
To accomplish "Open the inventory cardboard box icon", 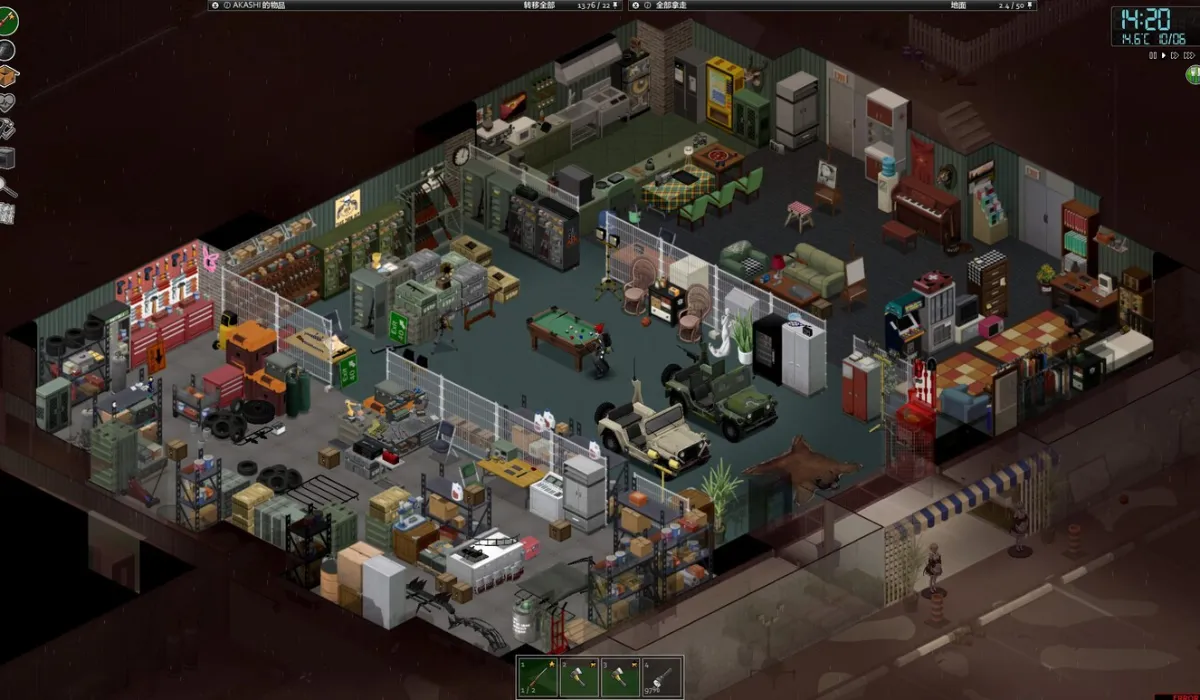I will point(8,76).
